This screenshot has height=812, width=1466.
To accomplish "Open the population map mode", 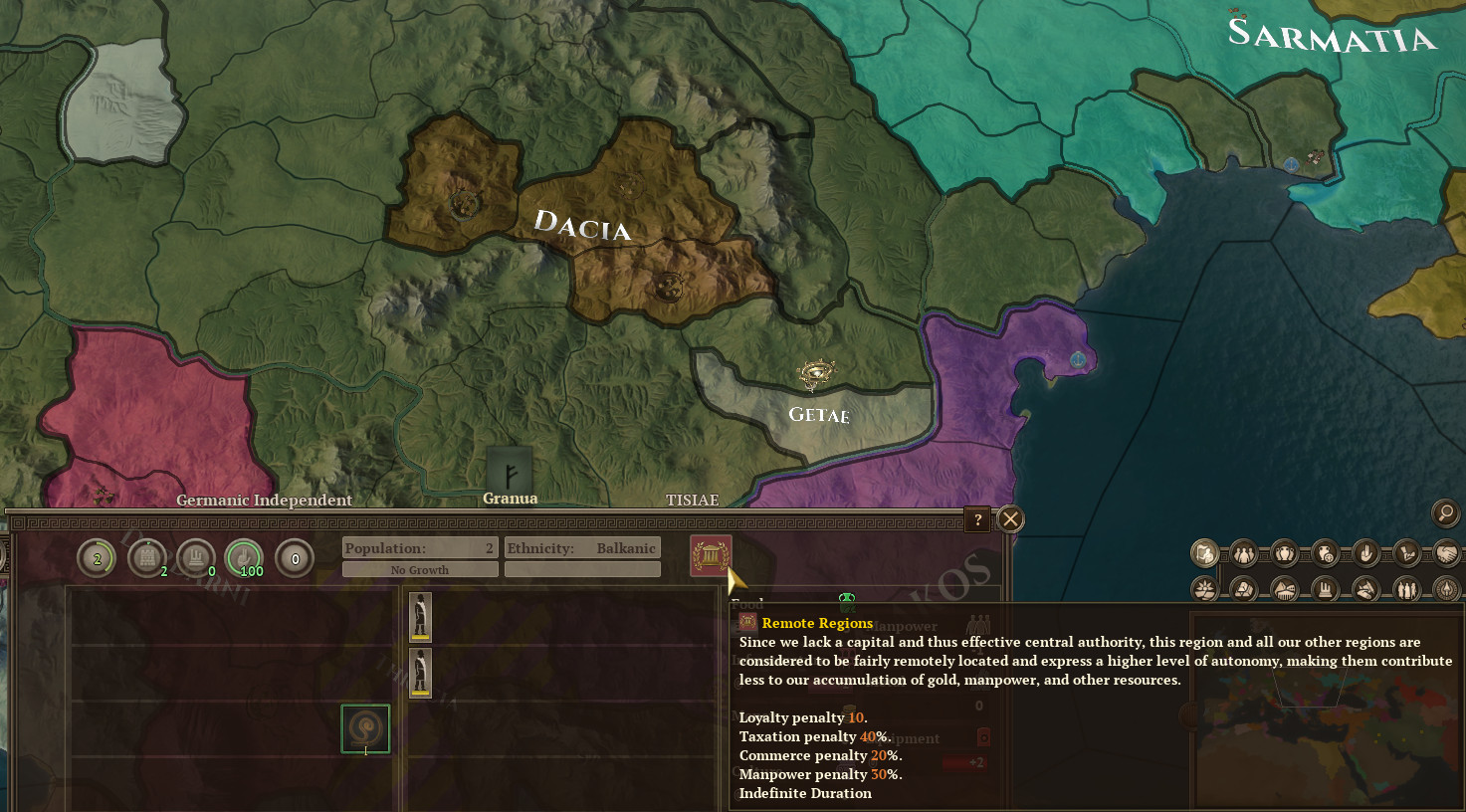I will point(1243,553).
